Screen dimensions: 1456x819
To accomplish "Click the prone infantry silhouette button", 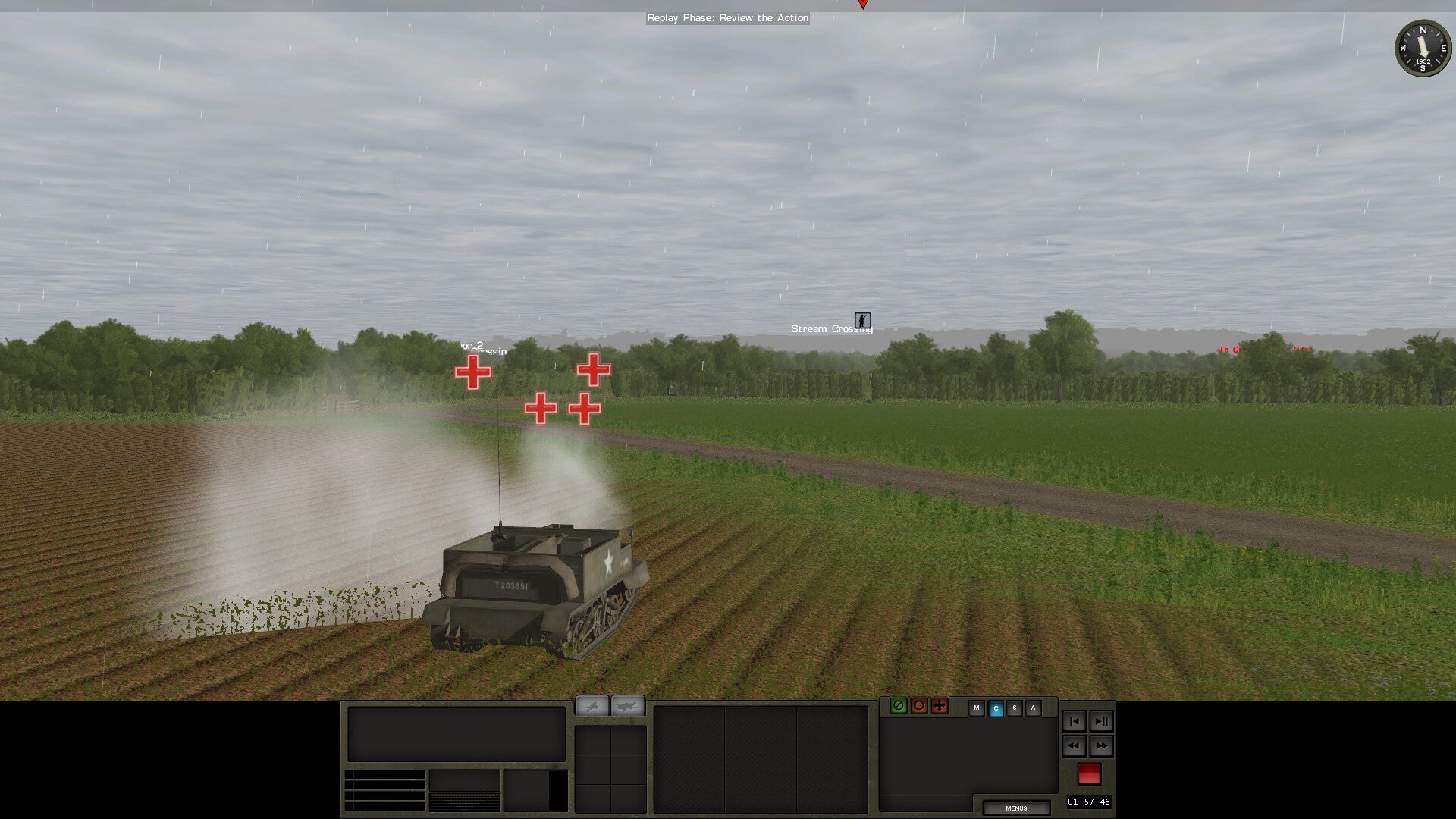I will click(591, 706).
